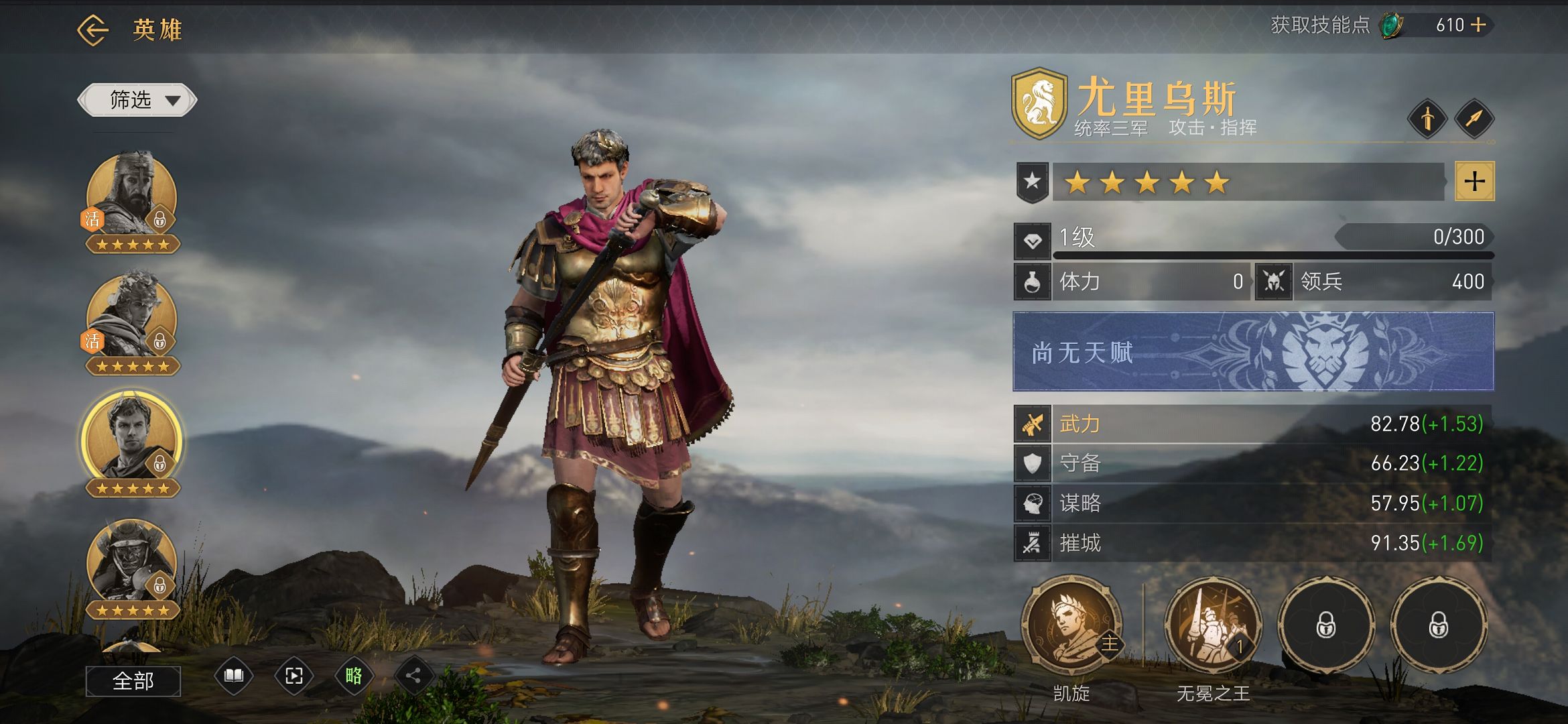Toggle the green 略 button

[354, 676]
